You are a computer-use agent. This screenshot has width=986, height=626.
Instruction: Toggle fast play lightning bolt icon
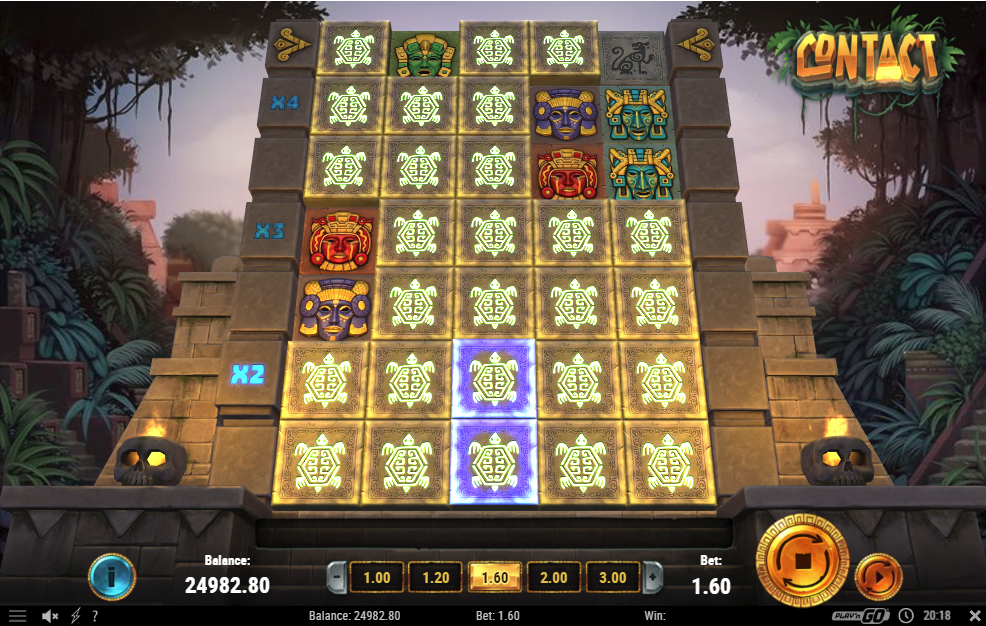[75, 616]
